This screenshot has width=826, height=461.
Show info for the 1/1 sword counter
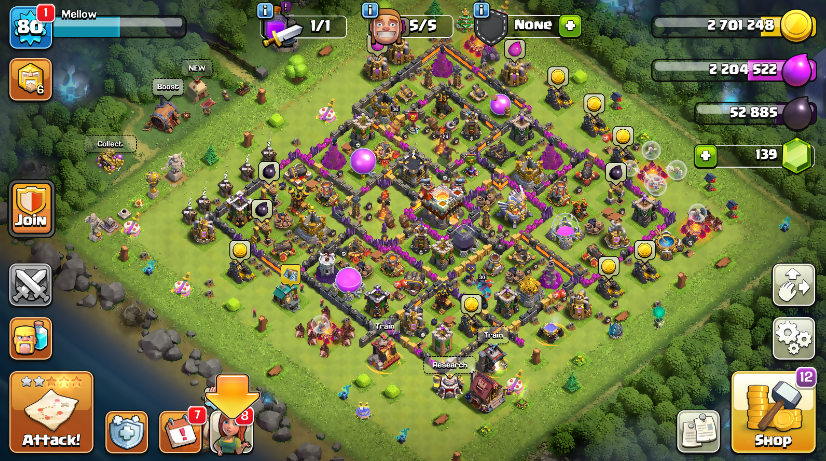(265, 10)
